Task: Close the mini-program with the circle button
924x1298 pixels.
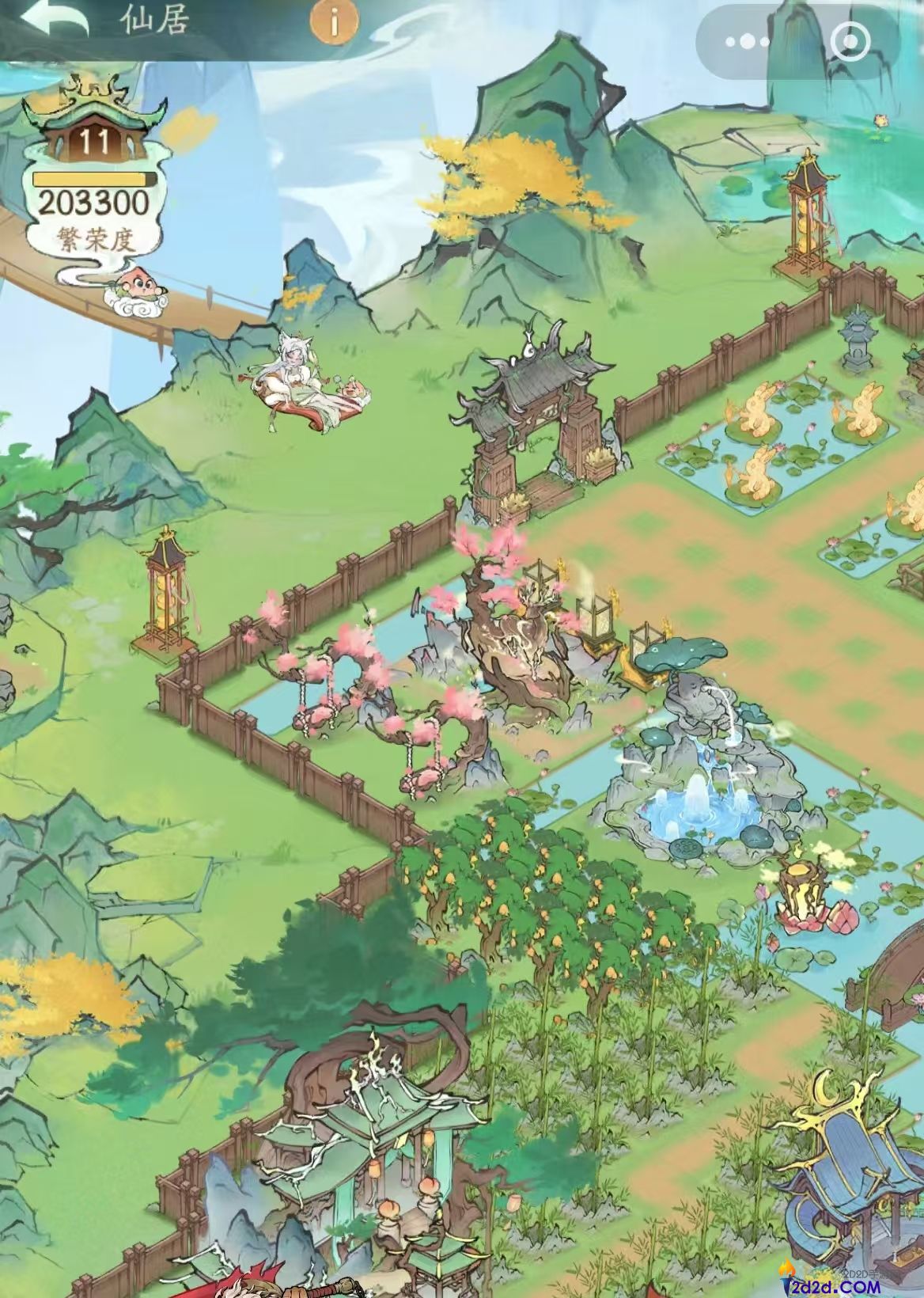Action: [851, 40]
